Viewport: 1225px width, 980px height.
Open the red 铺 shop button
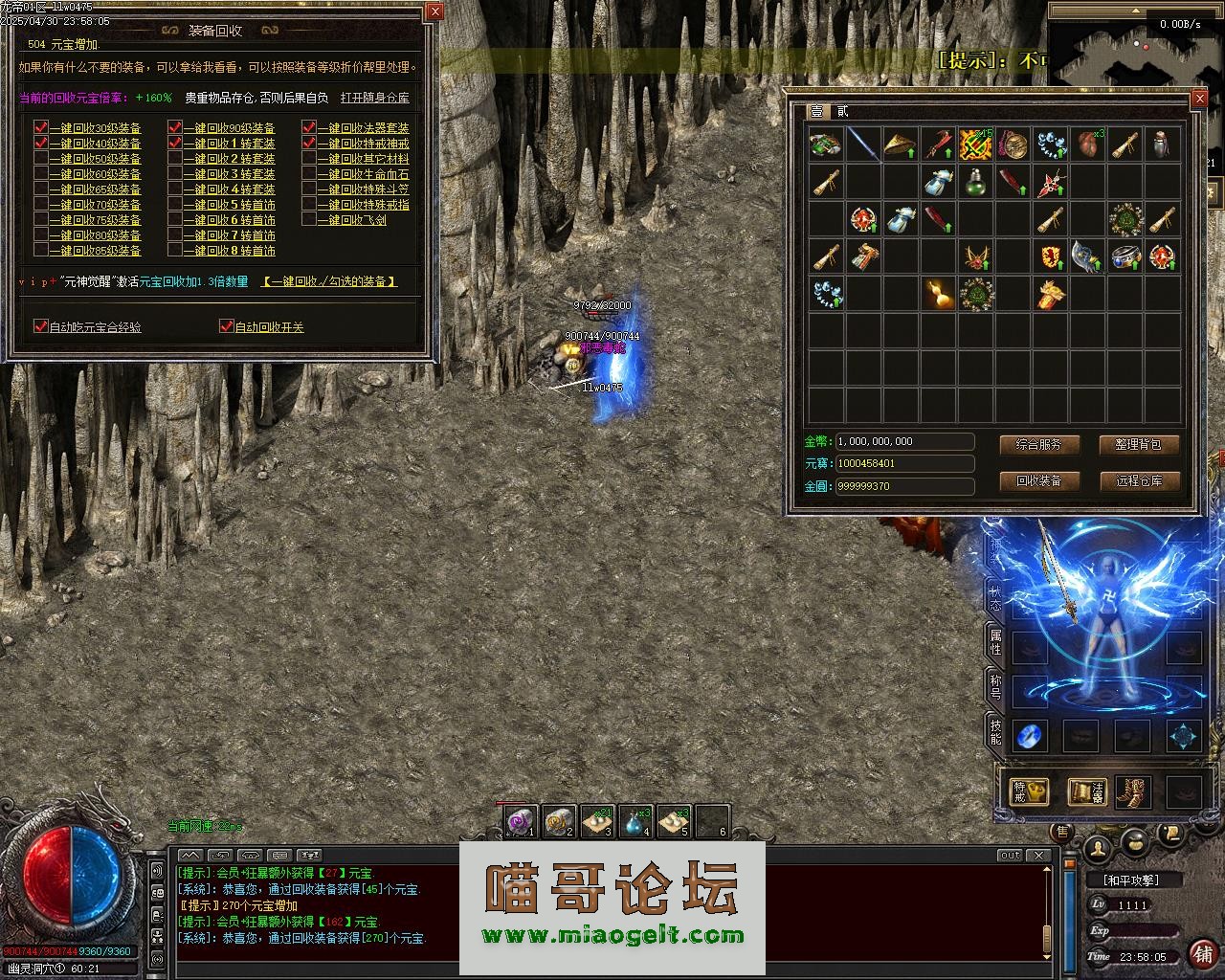[x=1201, y=954]
